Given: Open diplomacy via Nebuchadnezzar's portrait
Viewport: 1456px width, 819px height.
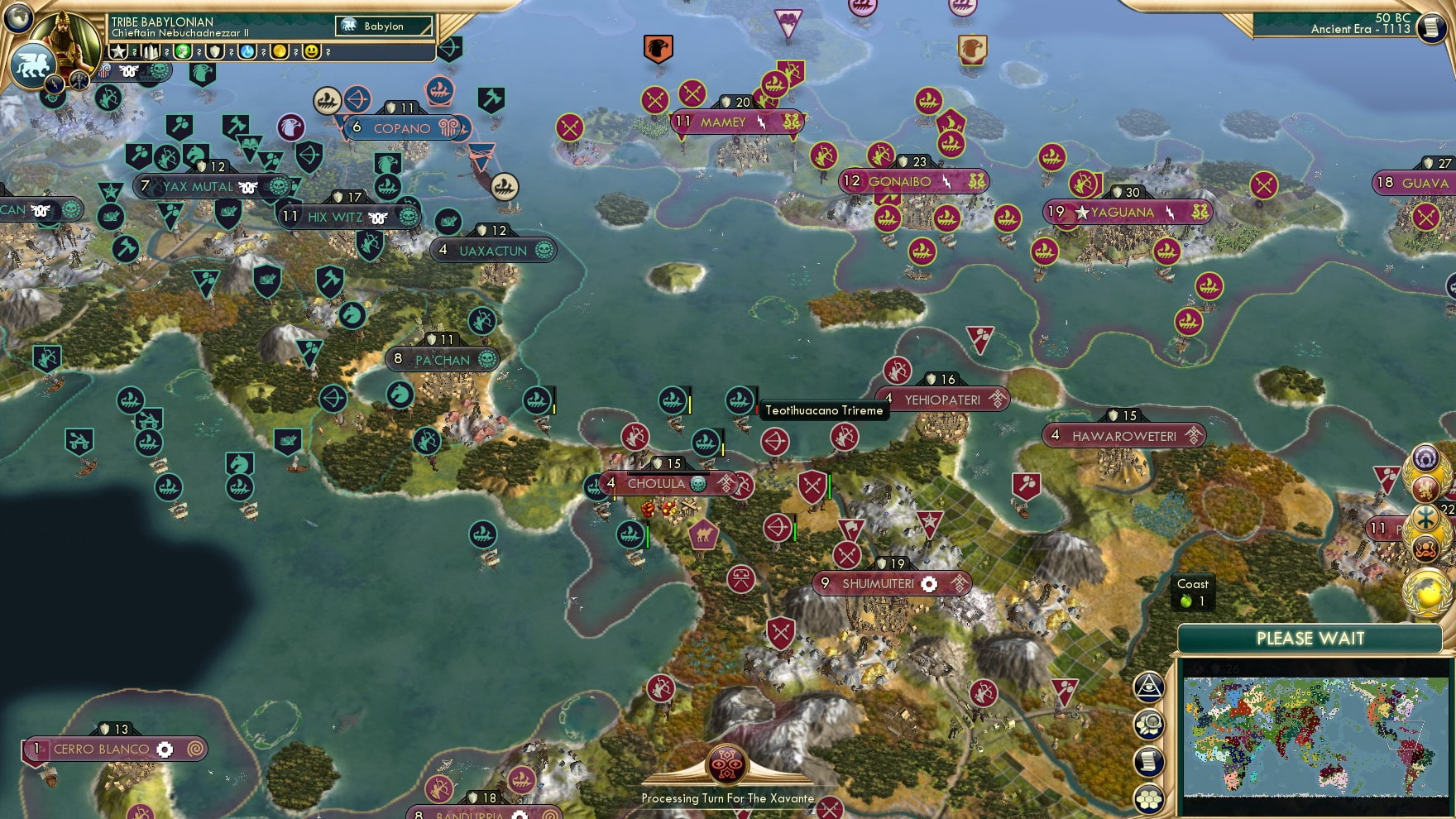Looking at the screenshot, I should (65, 40).
